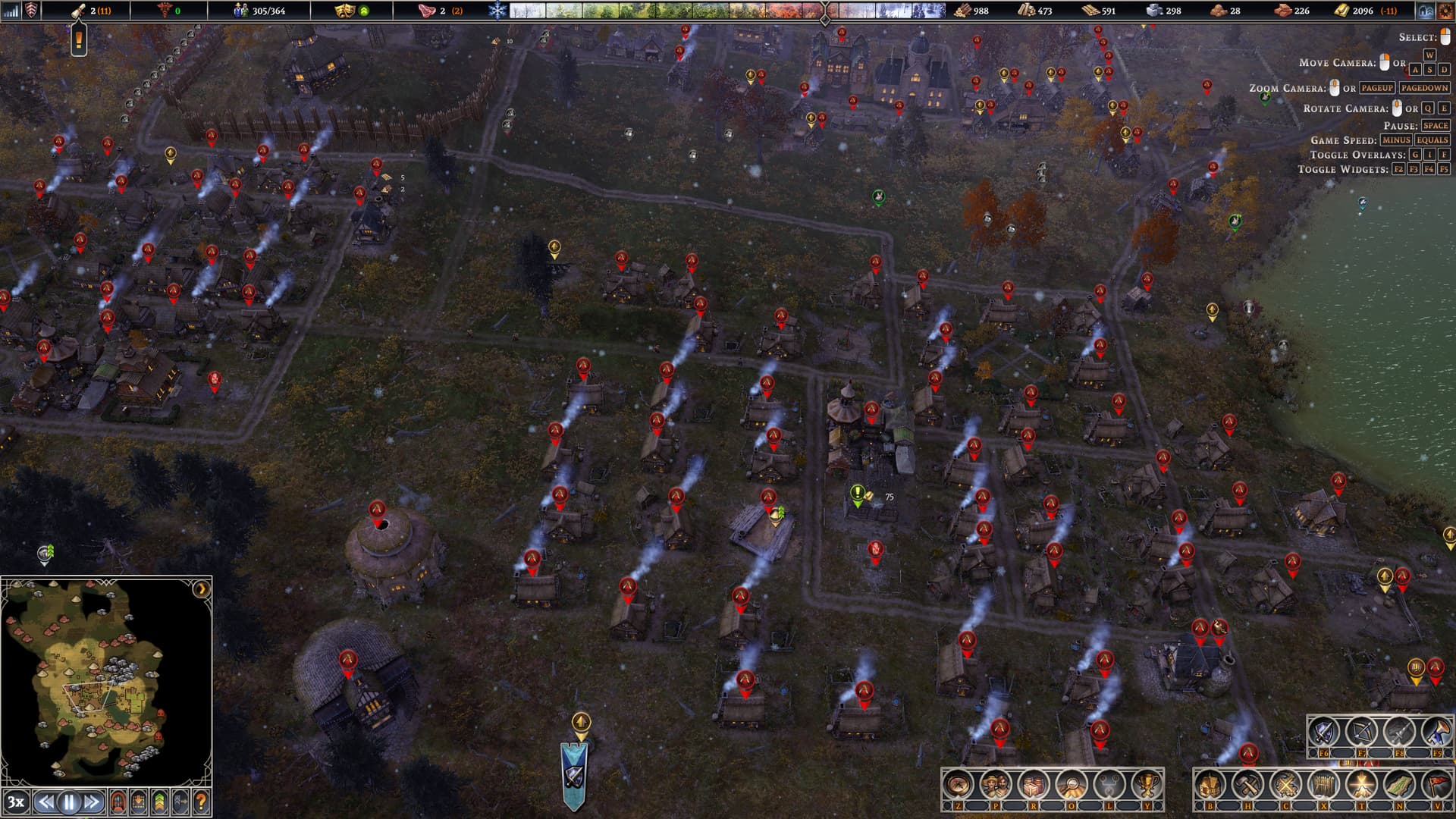Viewport: 1456px width, 819px height.
Task: Open the house build menu
Action: [1210, 786]
